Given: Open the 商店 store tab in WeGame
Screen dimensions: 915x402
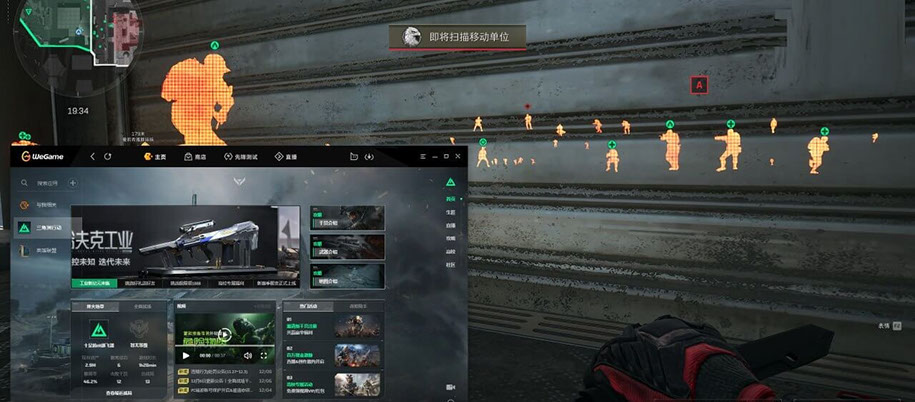Looking at the screenshot, I should point(196,156).
